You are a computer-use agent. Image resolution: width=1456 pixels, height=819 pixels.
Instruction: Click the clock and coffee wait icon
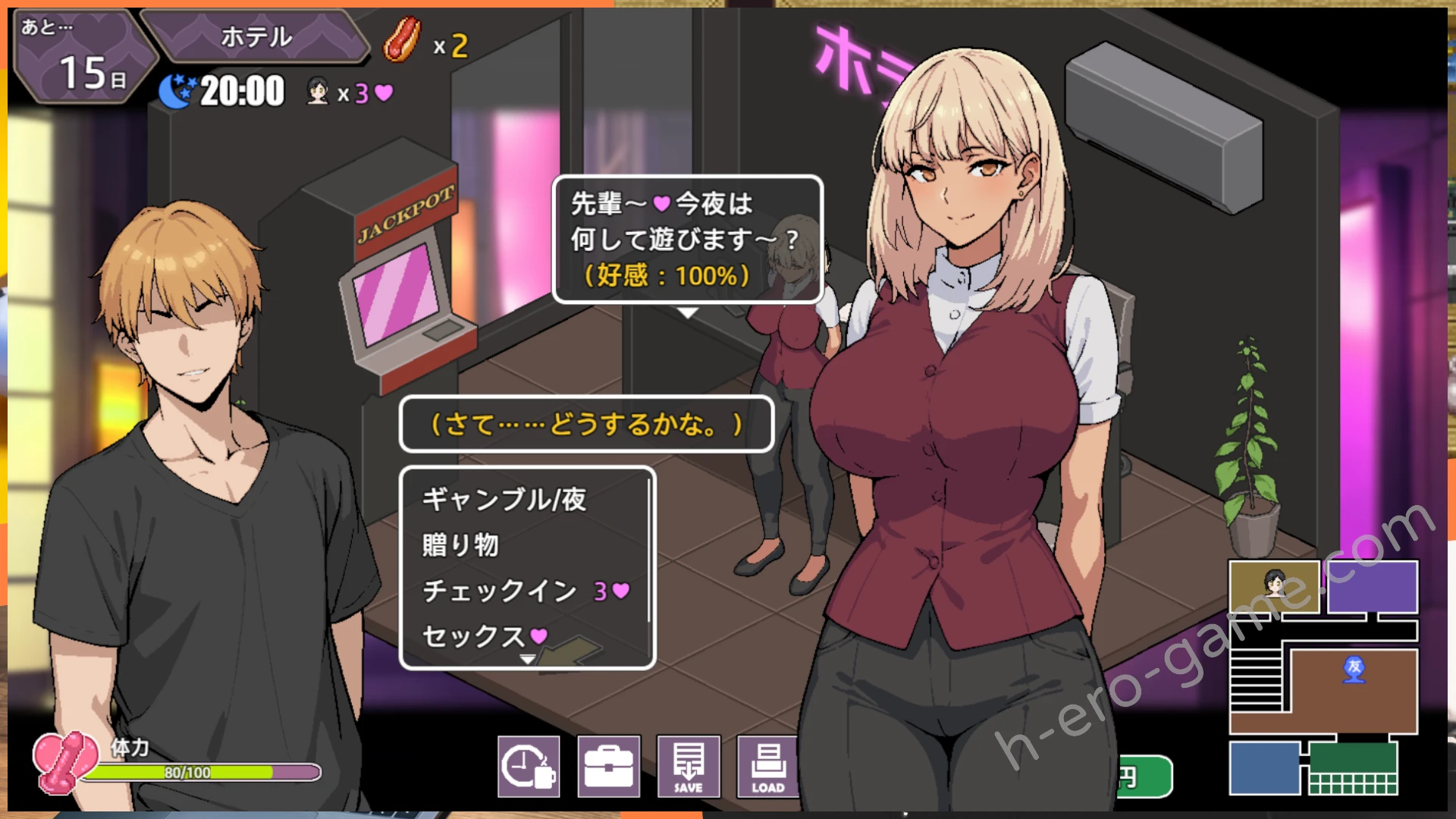529,766
